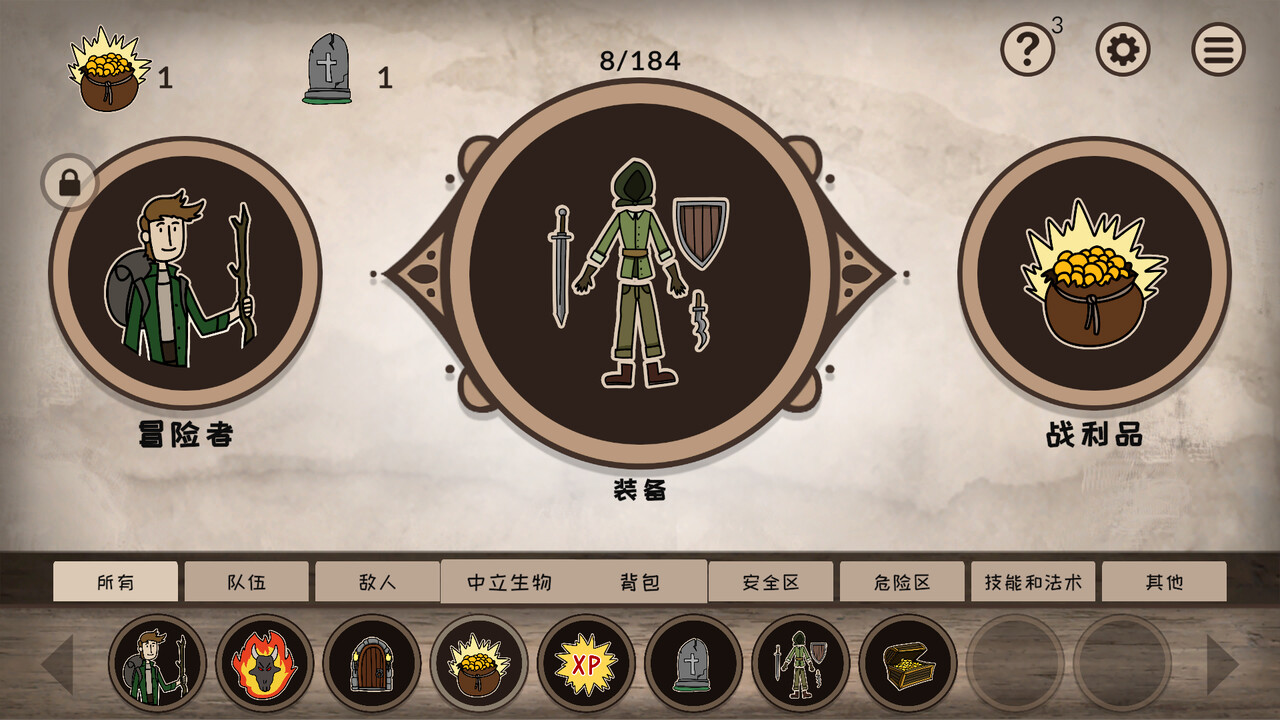Select the equipped hooded adventurer icon
The image size is (1280, 720).
point(800,662)
